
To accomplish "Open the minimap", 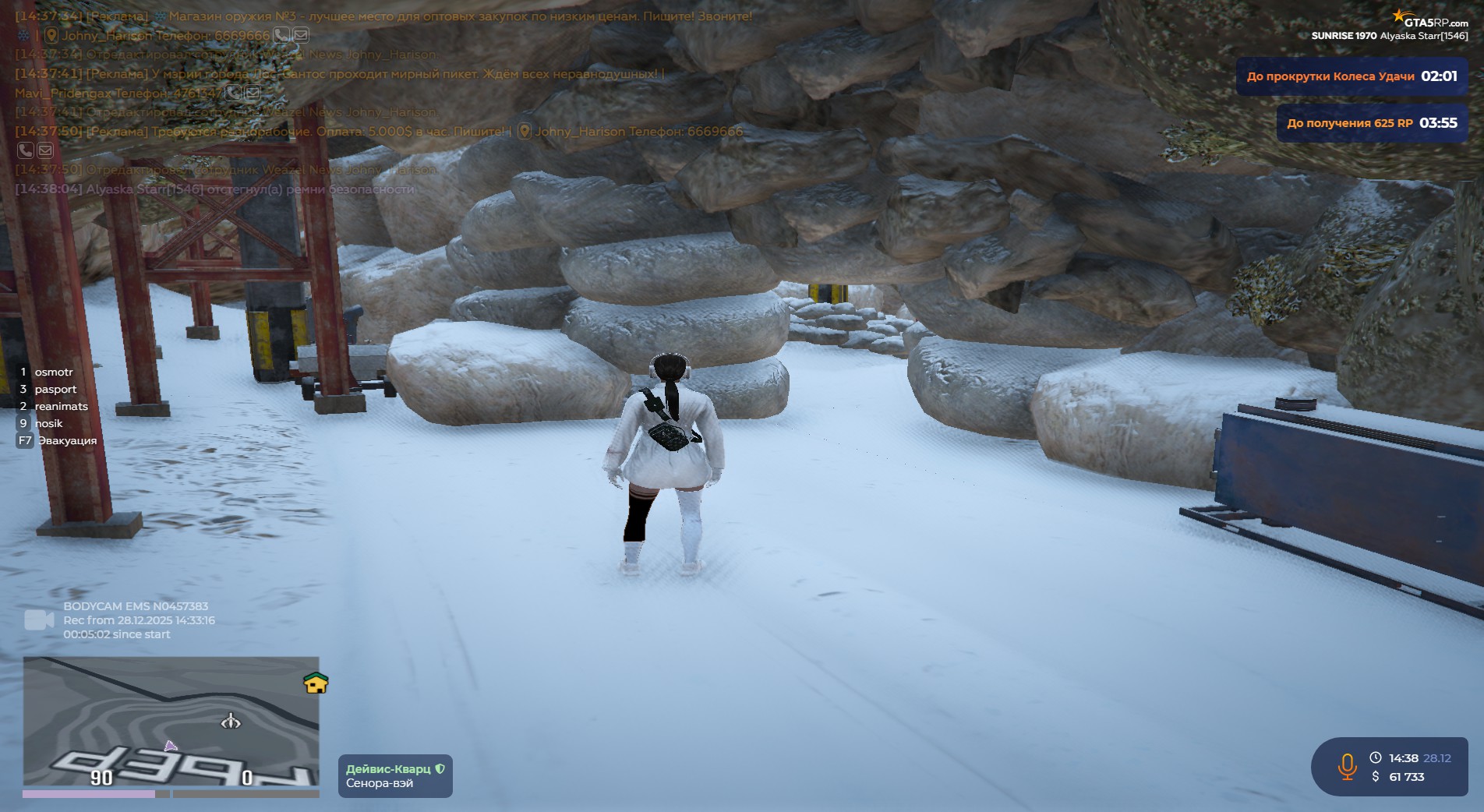I will coord(171,721).
